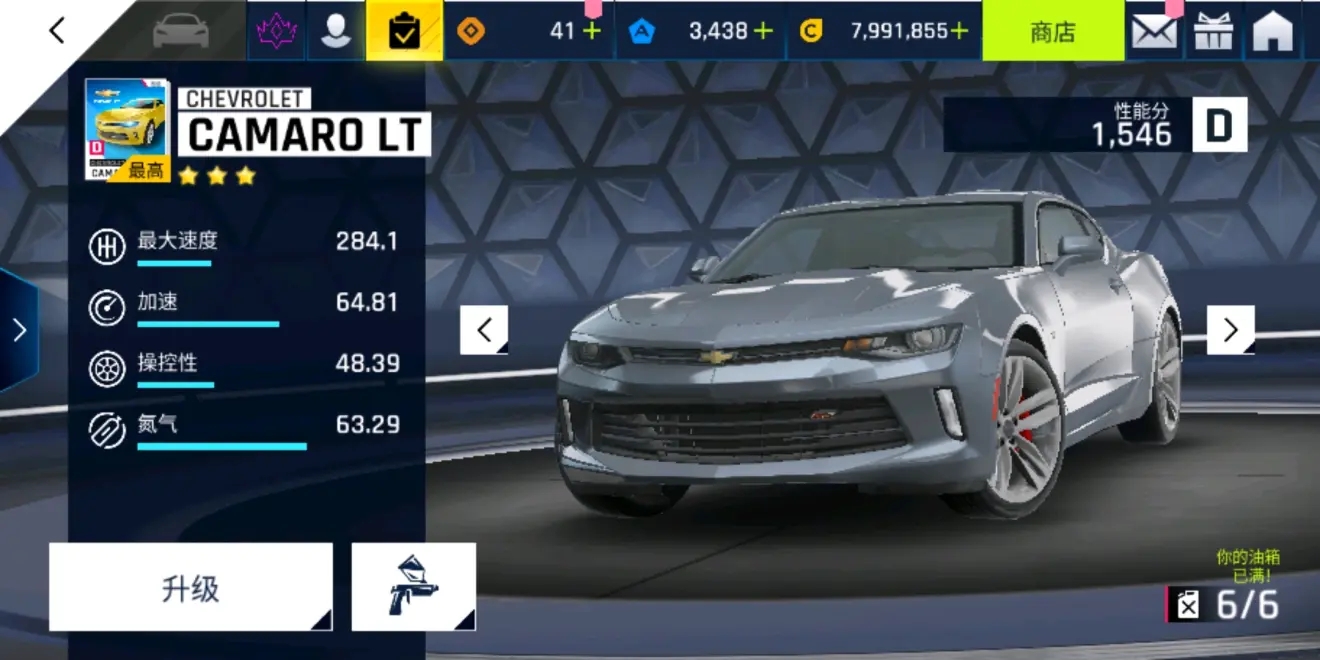Image resolution: width=1320 pixels, height=660 pixels.
Task: Add more blue credits with plus
Action: click(x=763, y=31)
